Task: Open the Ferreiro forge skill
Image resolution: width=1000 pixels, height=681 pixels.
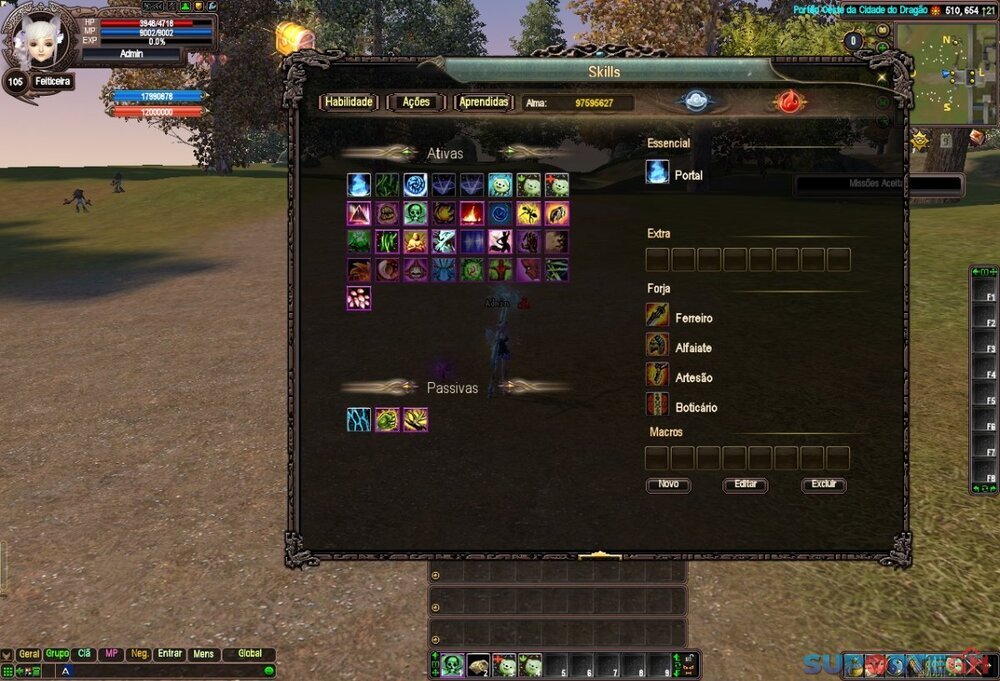Action: [x=657, y=317]
